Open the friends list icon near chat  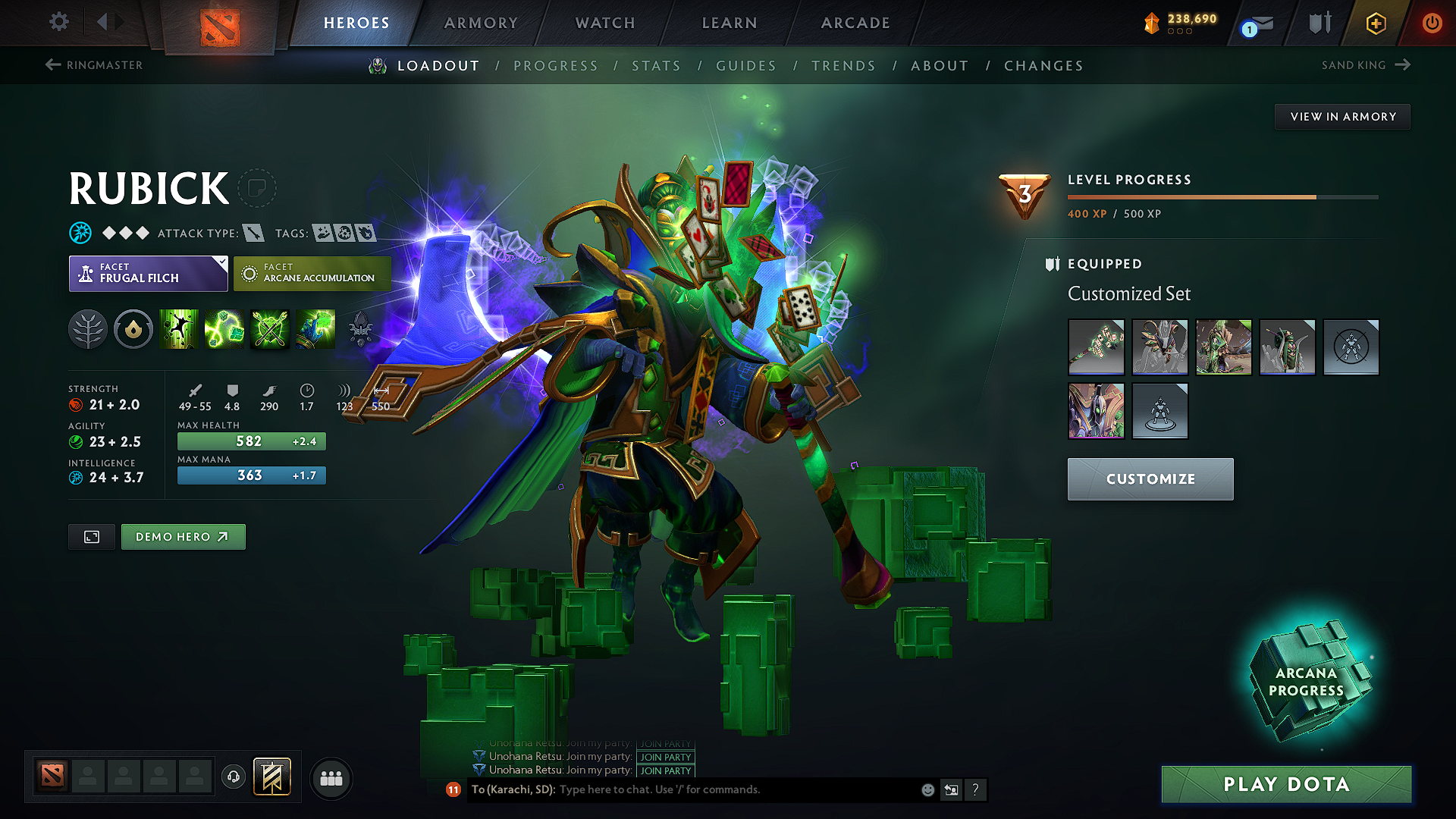[331, 777]
